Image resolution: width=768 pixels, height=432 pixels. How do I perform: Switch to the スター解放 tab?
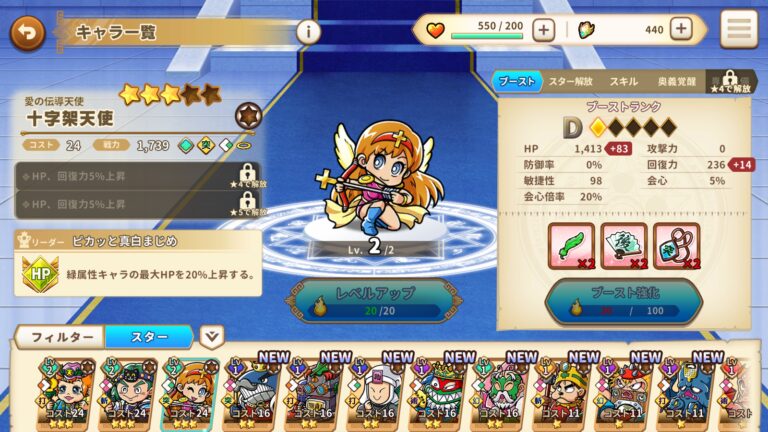pos(571,81)
